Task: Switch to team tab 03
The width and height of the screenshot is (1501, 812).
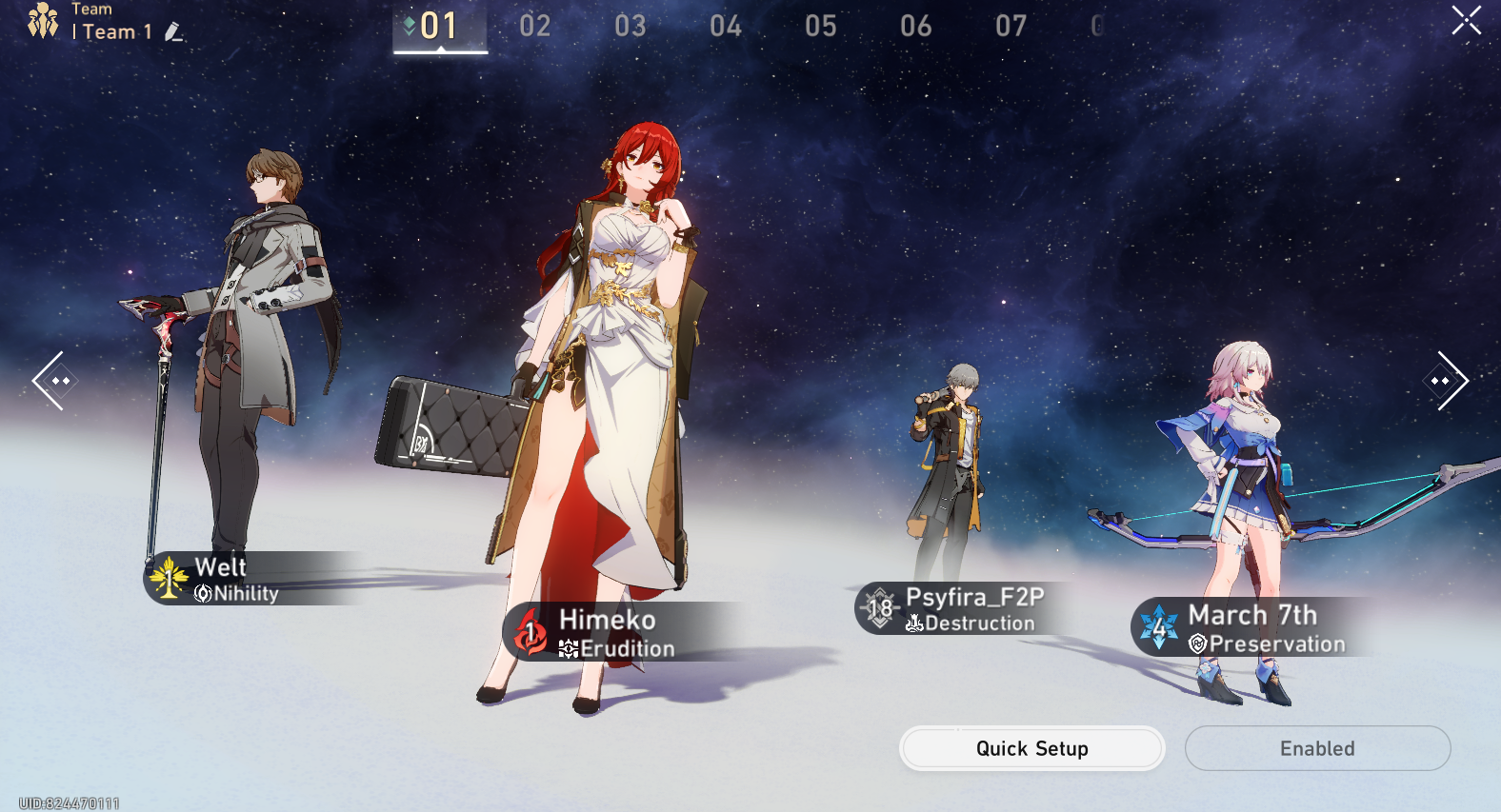Action: click(x=630, y=26)
